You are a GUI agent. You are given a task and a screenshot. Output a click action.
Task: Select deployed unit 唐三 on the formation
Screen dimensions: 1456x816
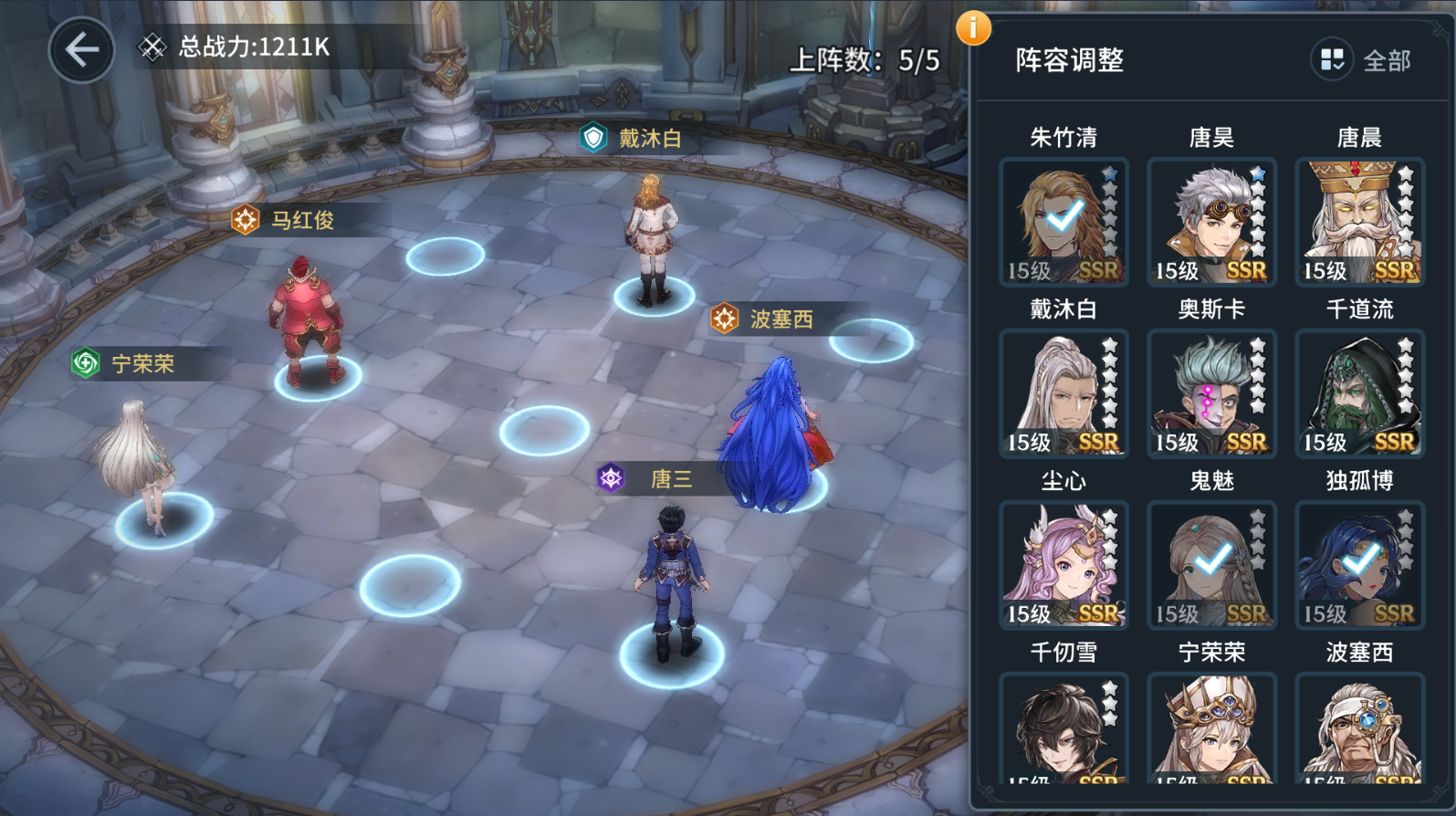[x=672, y=584]
